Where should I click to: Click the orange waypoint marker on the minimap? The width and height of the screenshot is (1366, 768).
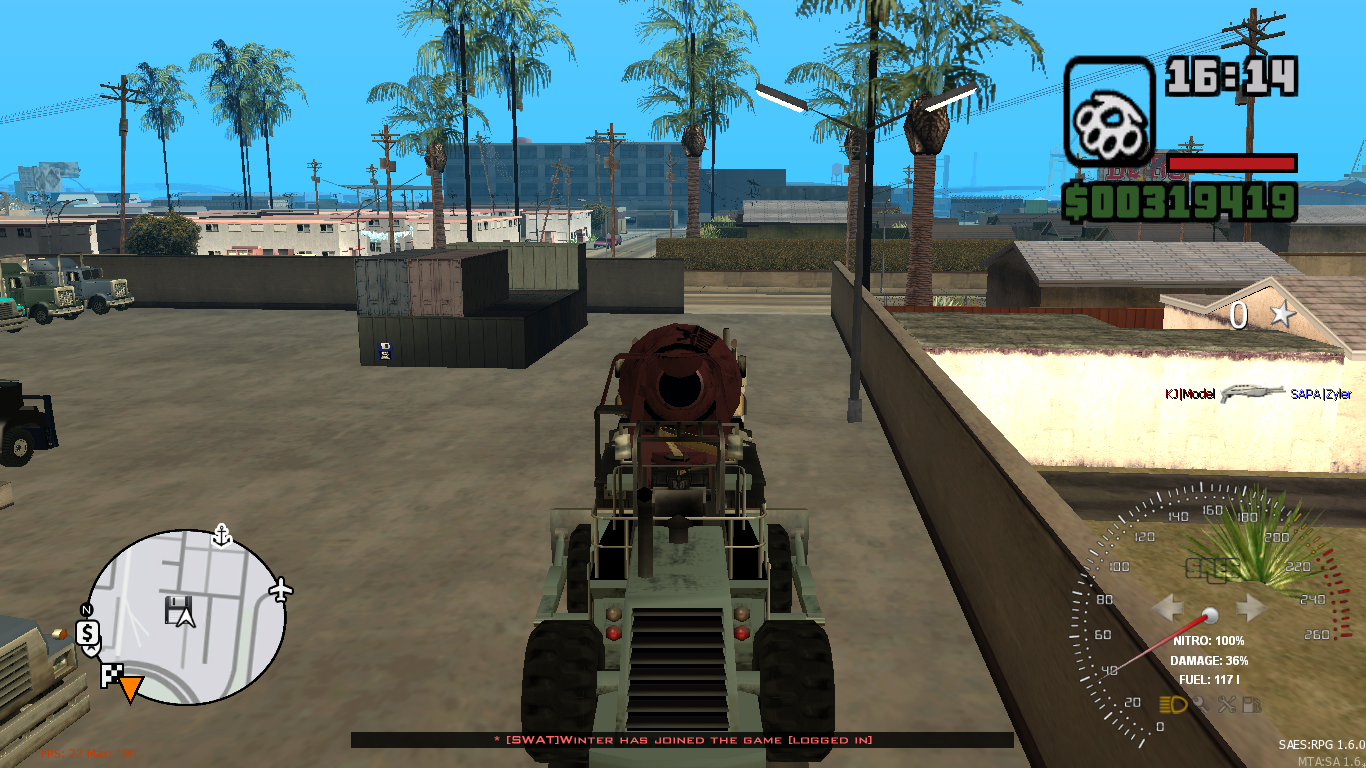pyautogui.click(x=130, y=688)
